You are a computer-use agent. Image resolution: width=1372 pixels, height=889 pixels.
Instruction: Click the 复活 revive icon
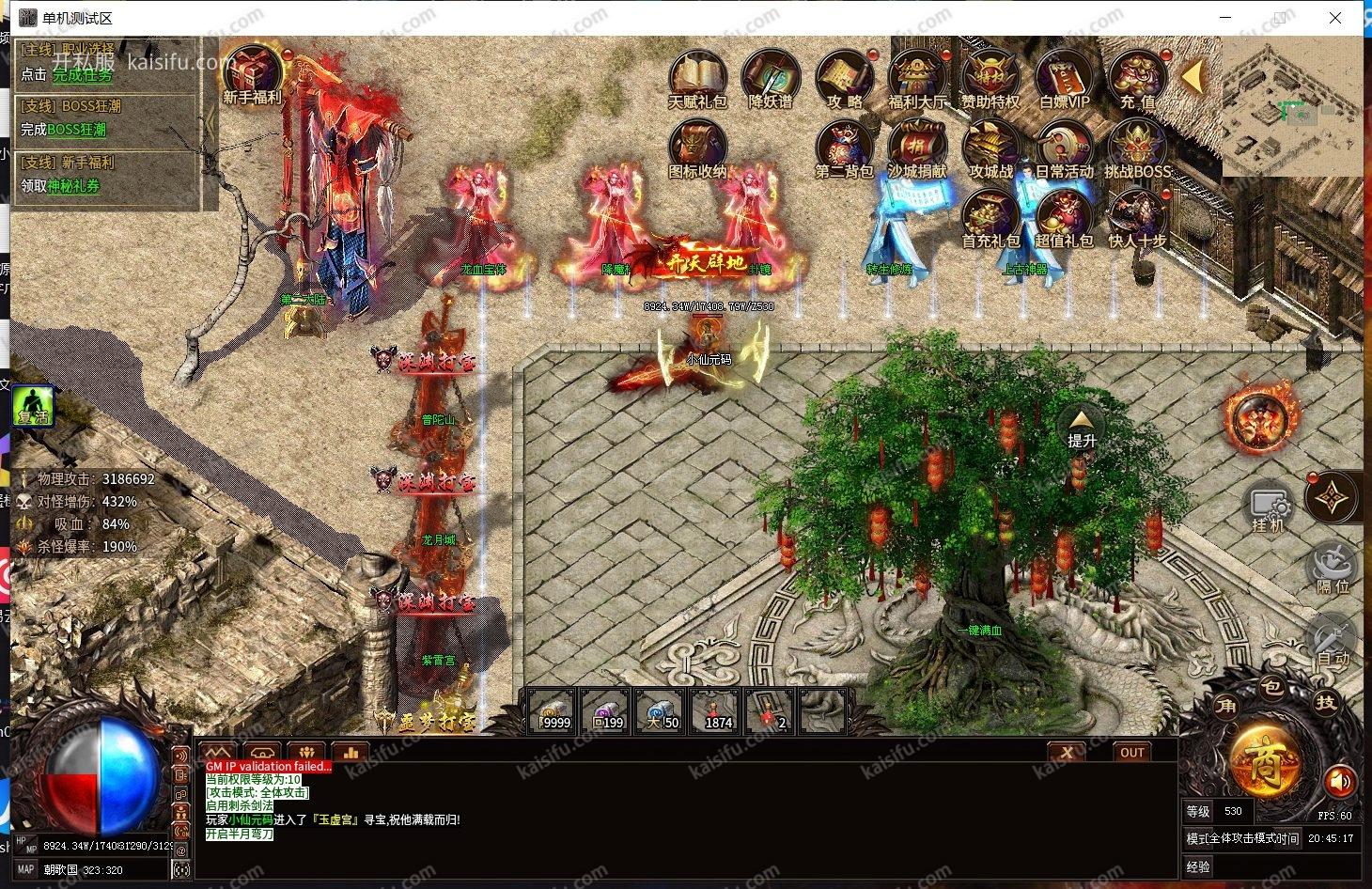click(x=34, y=407)
